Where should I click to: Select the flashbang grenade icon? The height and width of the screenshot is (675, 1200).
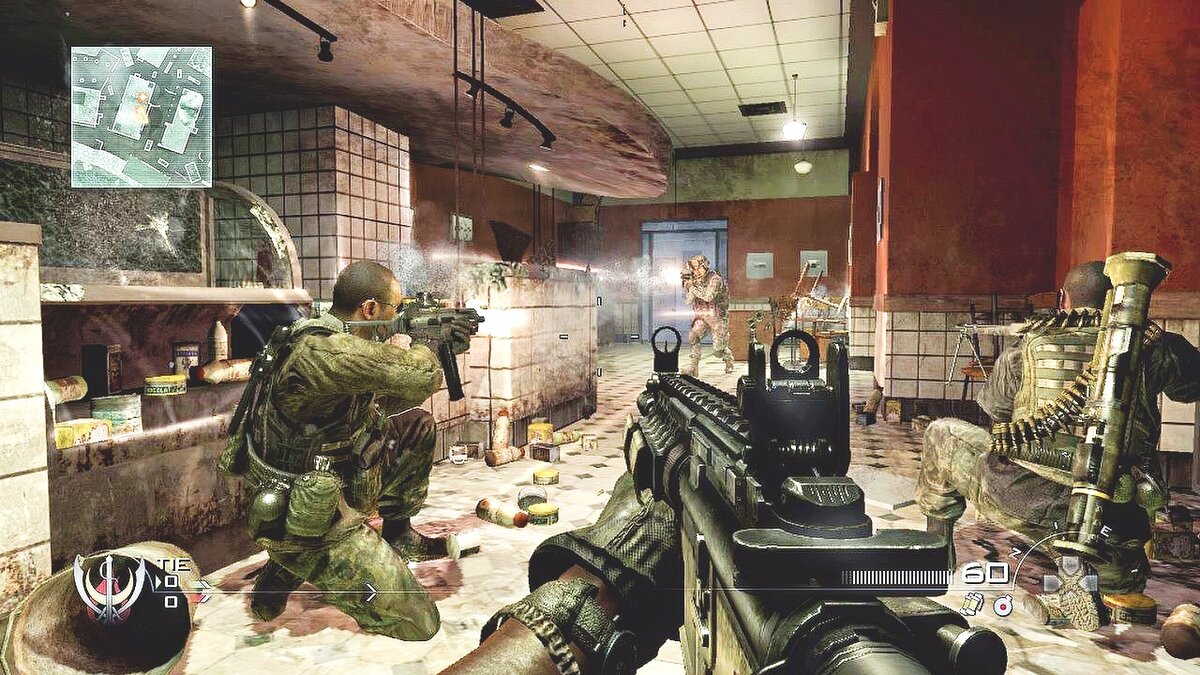pos(969,603)
